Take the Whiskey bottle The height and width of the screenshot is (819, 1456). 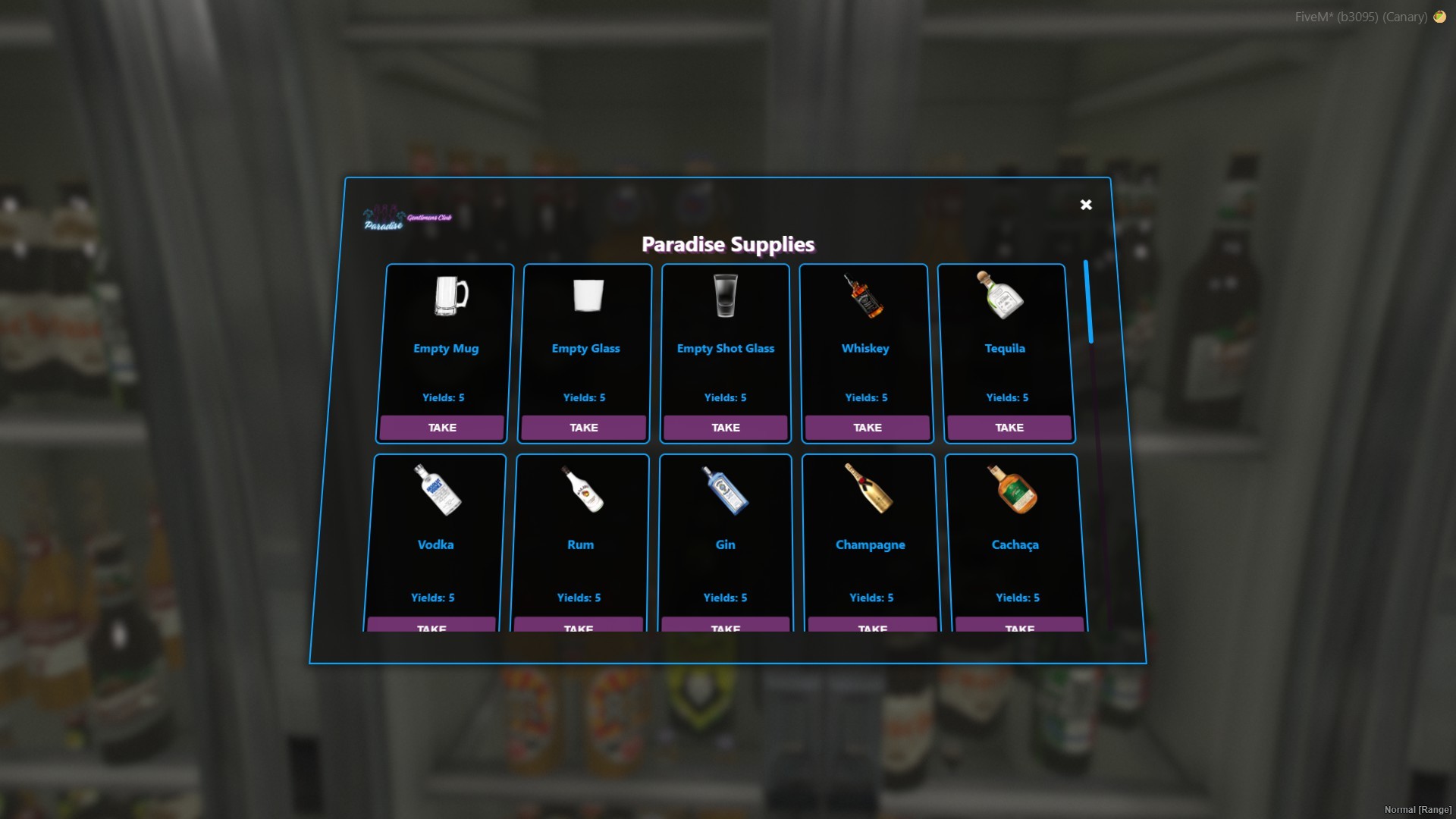868,428
